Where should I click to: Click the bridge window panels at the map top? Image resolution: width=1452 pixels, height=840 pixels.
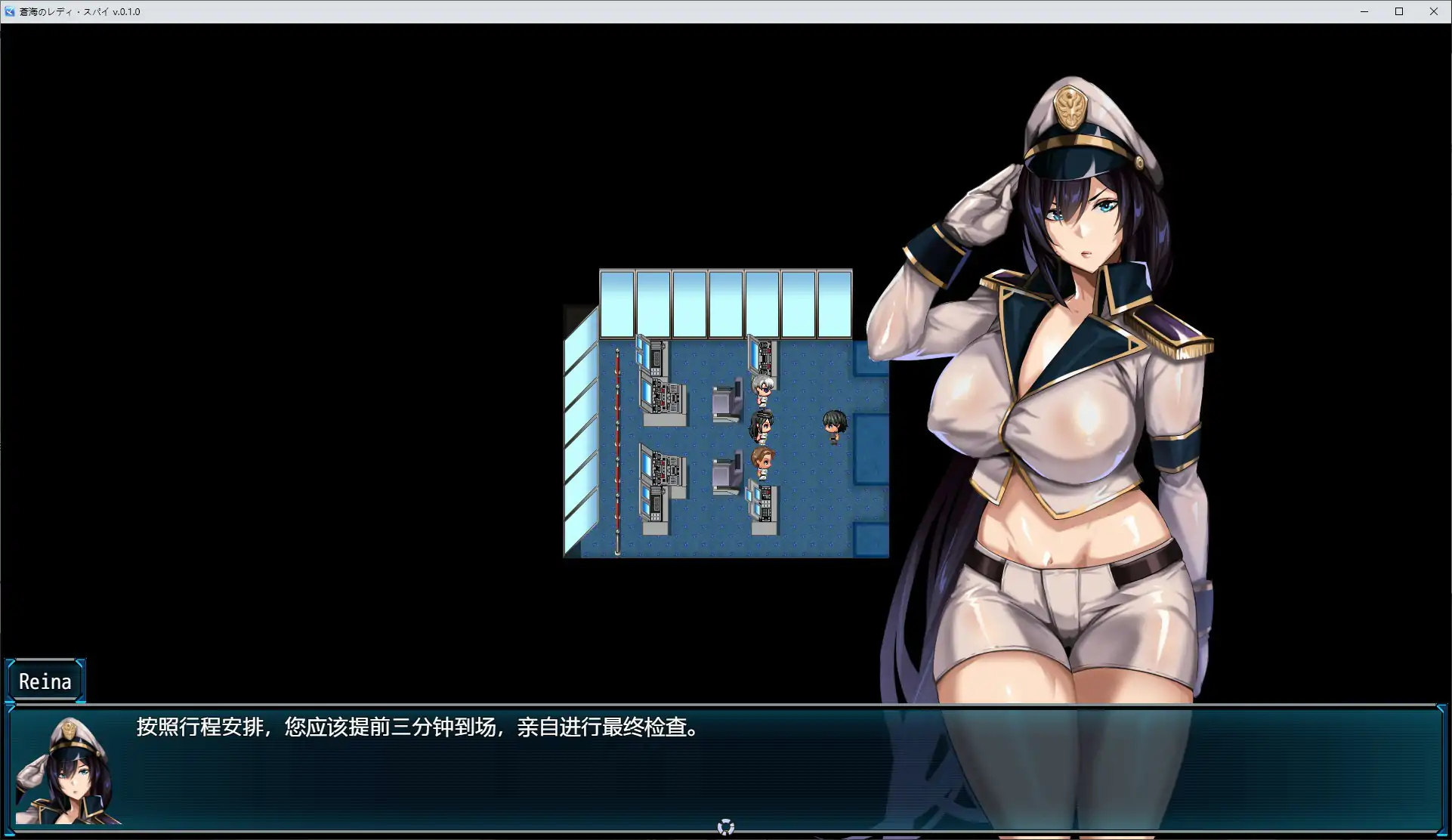pyautogui.click(x=725, y=302)
